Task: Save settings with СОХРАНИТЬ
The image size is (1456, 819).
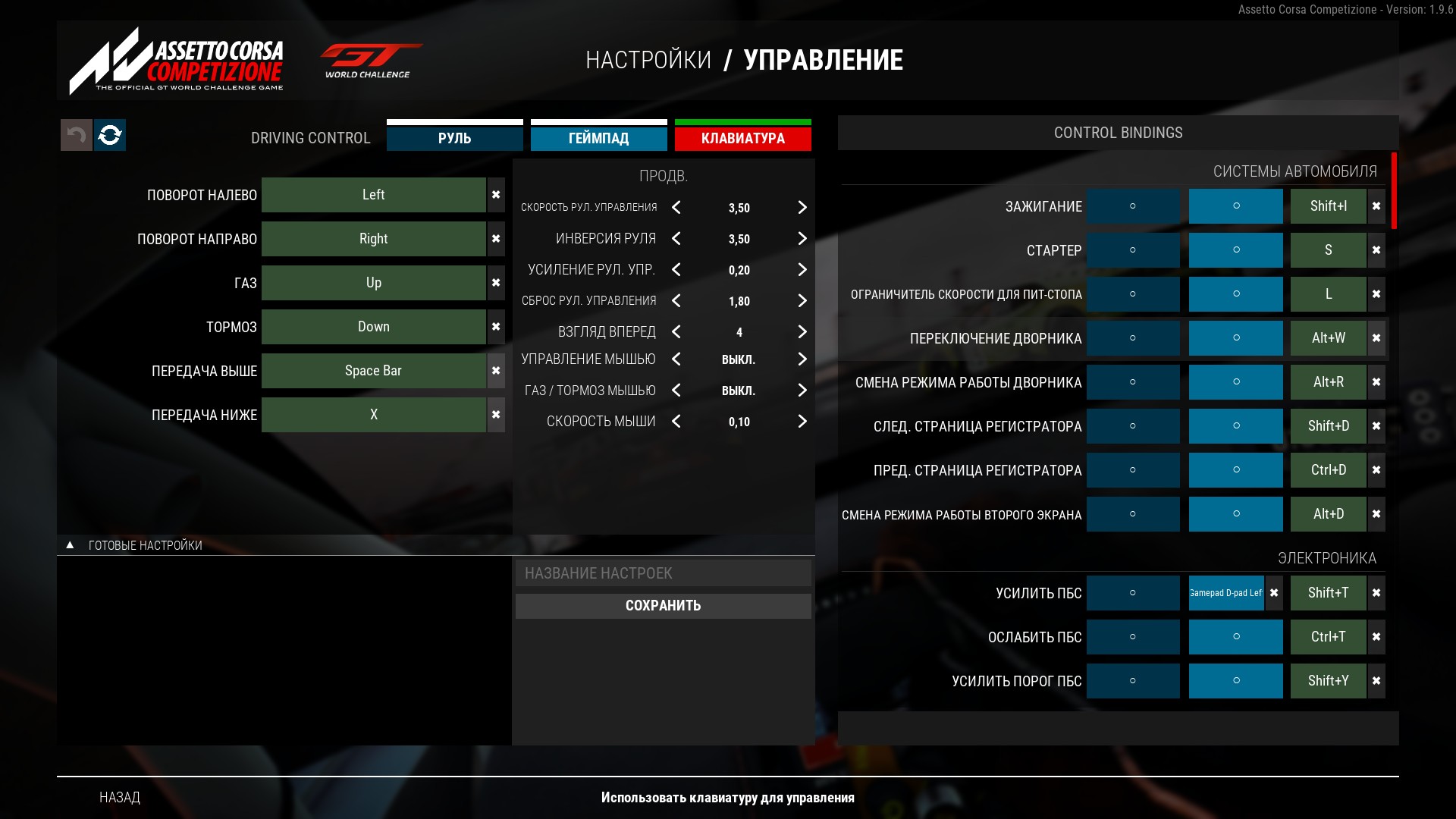Action: click(x=663, y=606)
